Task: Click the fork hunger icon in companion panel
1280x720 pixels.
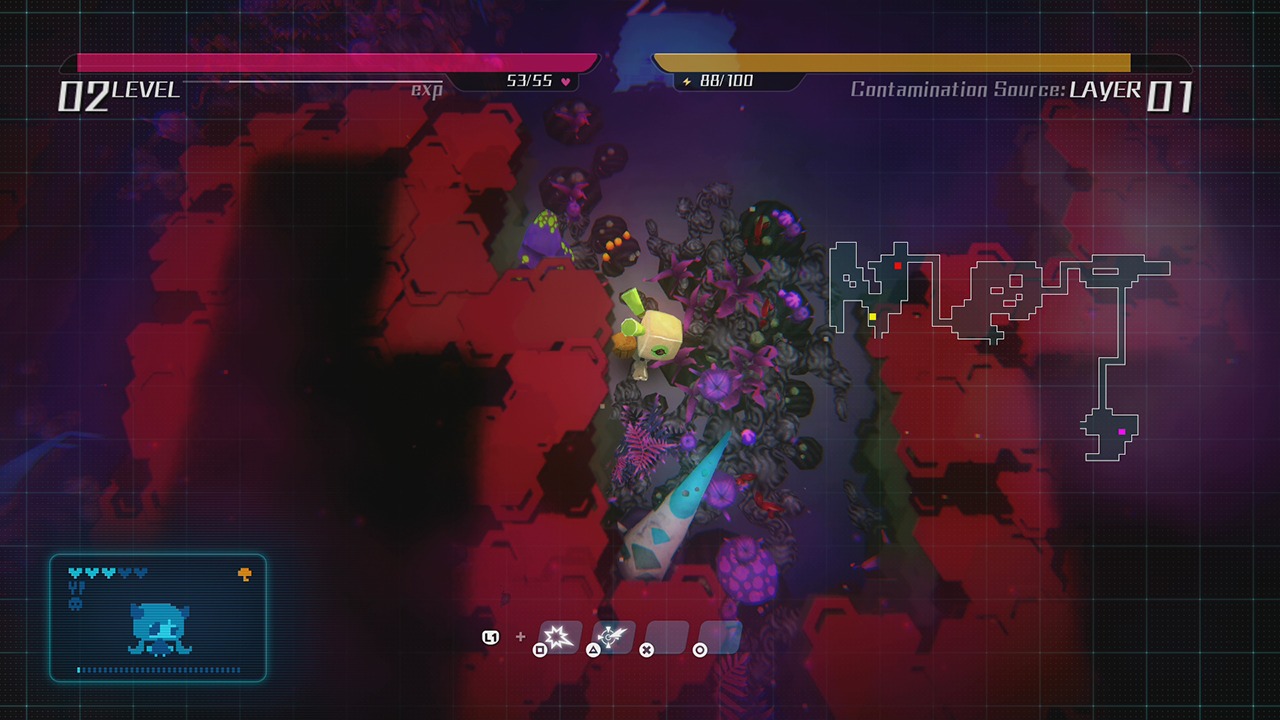Action: [75, 588]
